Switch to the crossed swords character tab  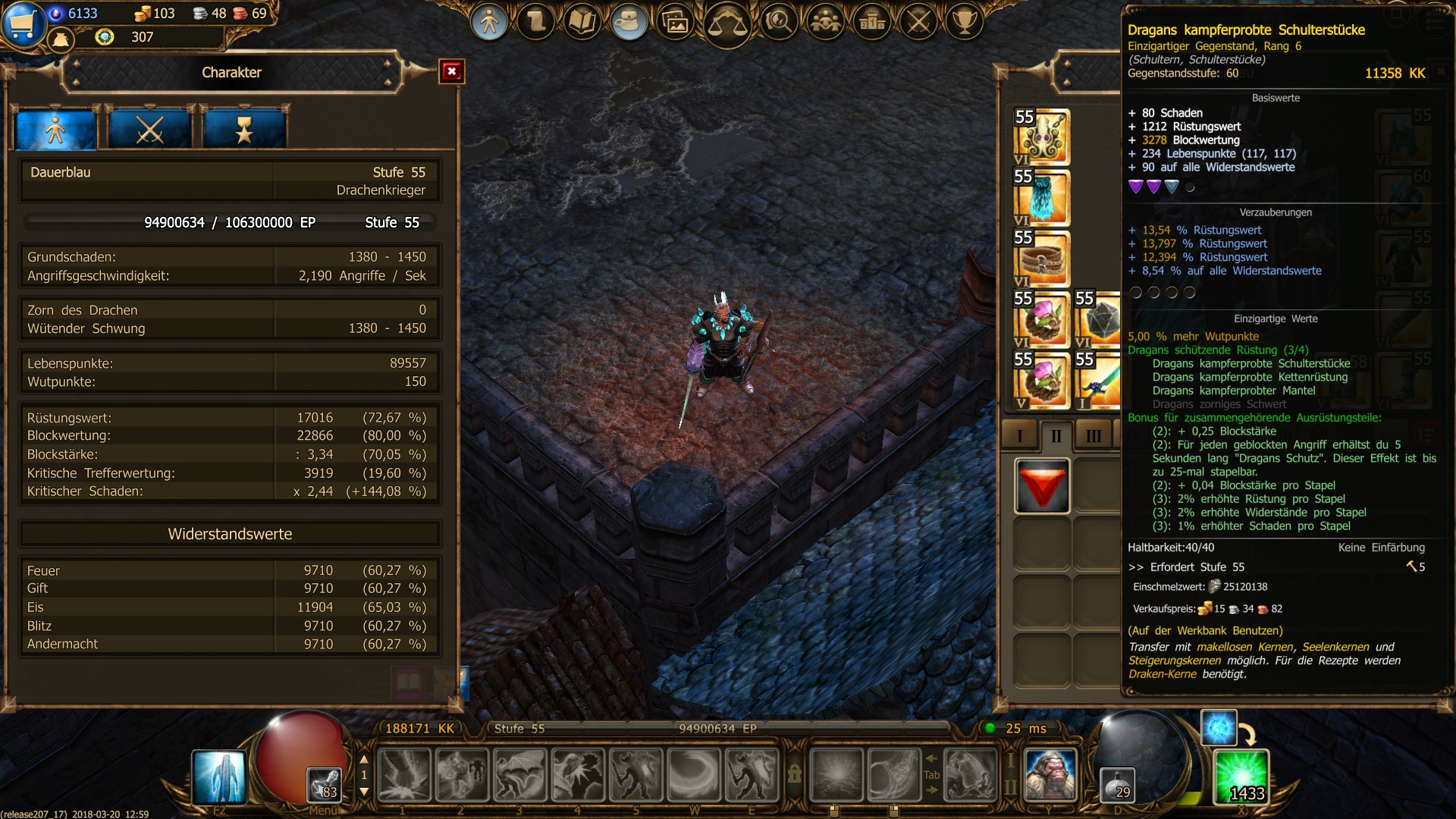point(149,130)
